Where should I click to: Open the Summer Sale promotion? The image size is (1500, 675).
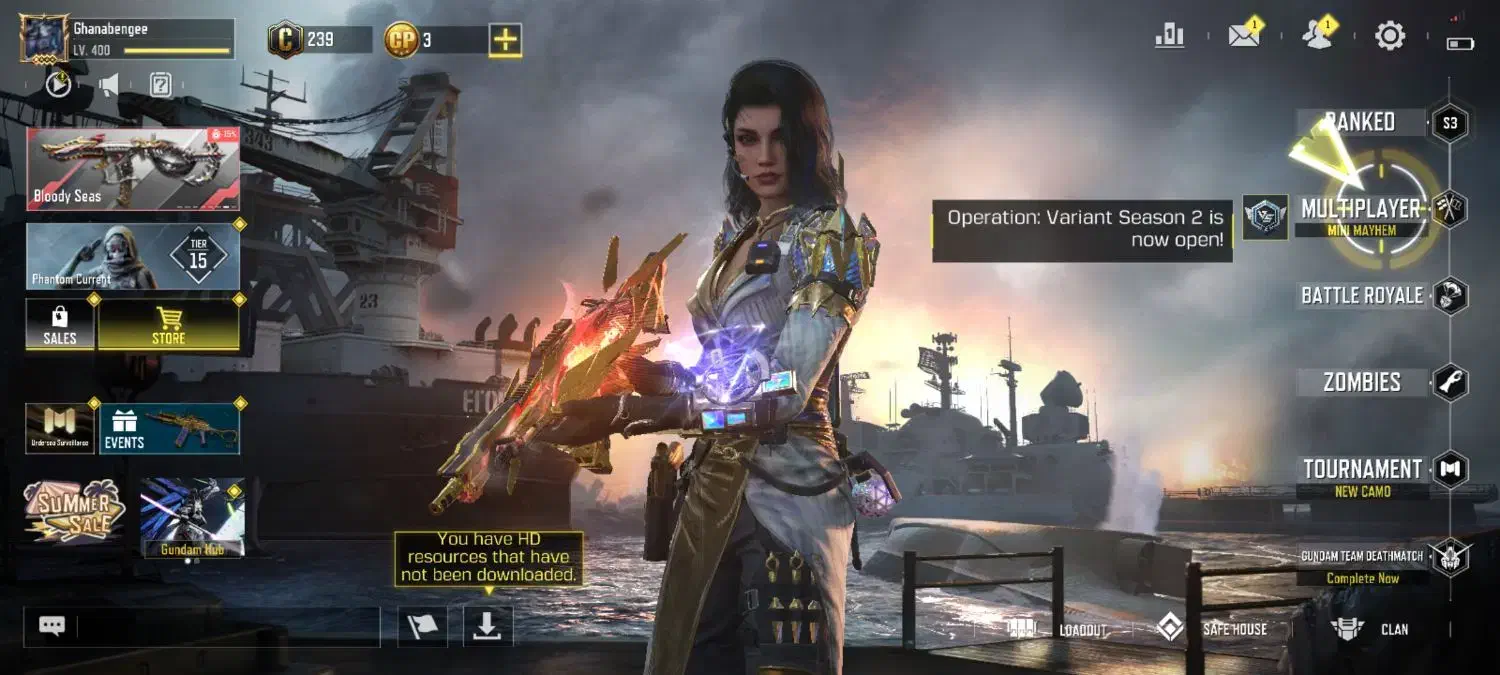click(75, 510)
